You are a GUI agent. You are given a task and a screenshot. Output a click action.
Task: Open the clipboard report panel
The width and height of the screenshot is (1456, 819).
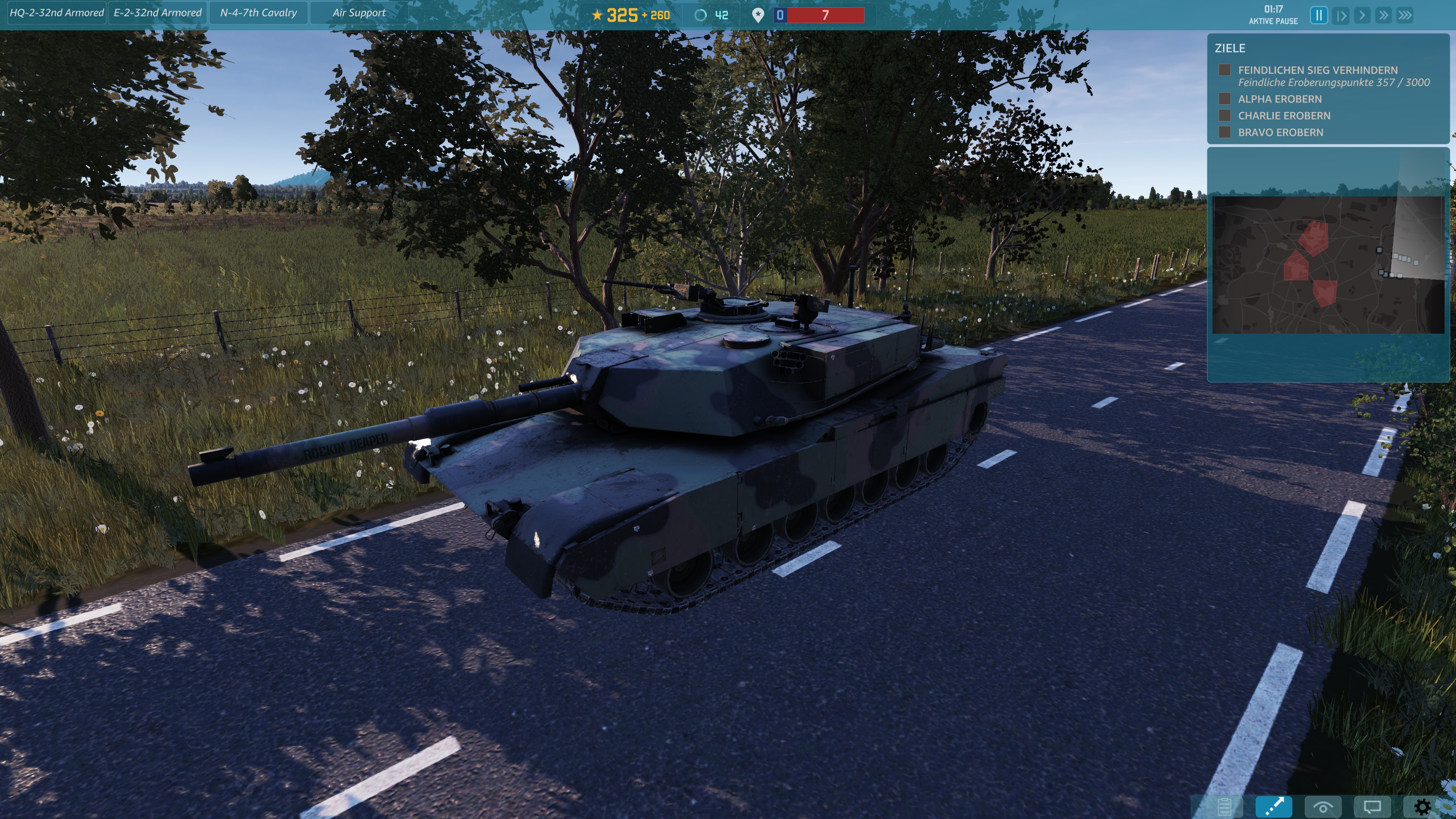coord(1224,806)
